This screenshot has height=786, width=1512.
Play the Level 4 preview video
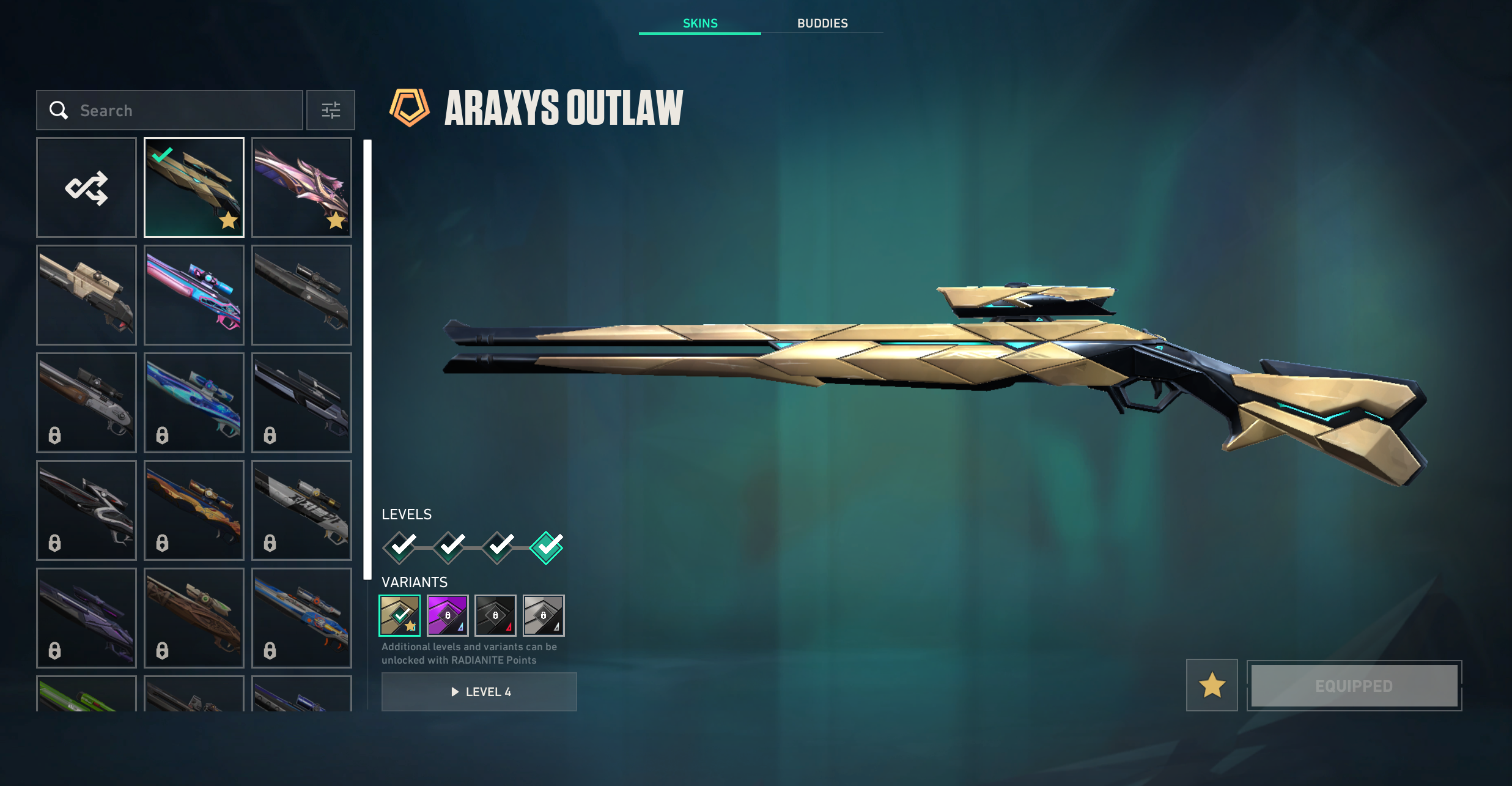tap(479, 692)
